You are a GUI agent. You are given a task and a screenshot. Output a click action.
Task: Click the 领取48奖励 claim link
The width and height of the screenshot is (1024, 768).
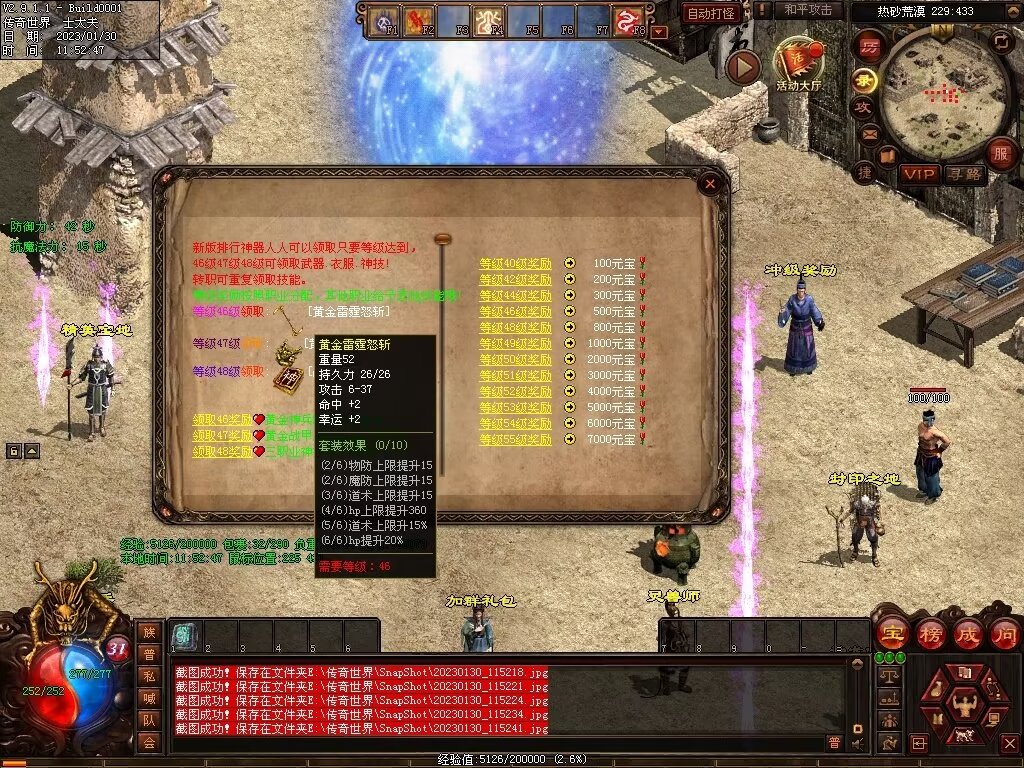(222, 452)
